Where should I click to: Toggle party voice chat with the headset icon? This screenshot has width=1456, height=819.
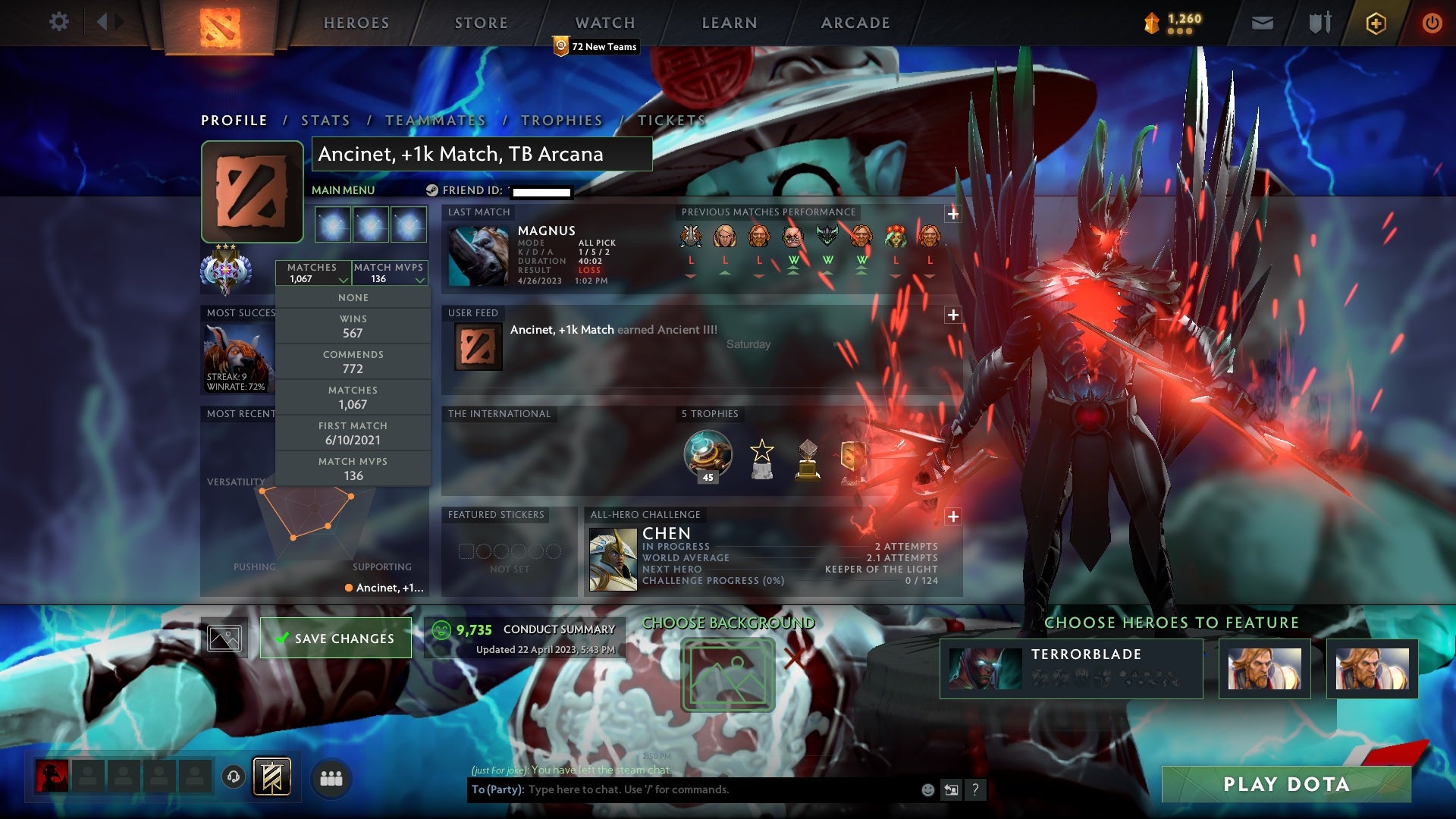click(233, 777)
